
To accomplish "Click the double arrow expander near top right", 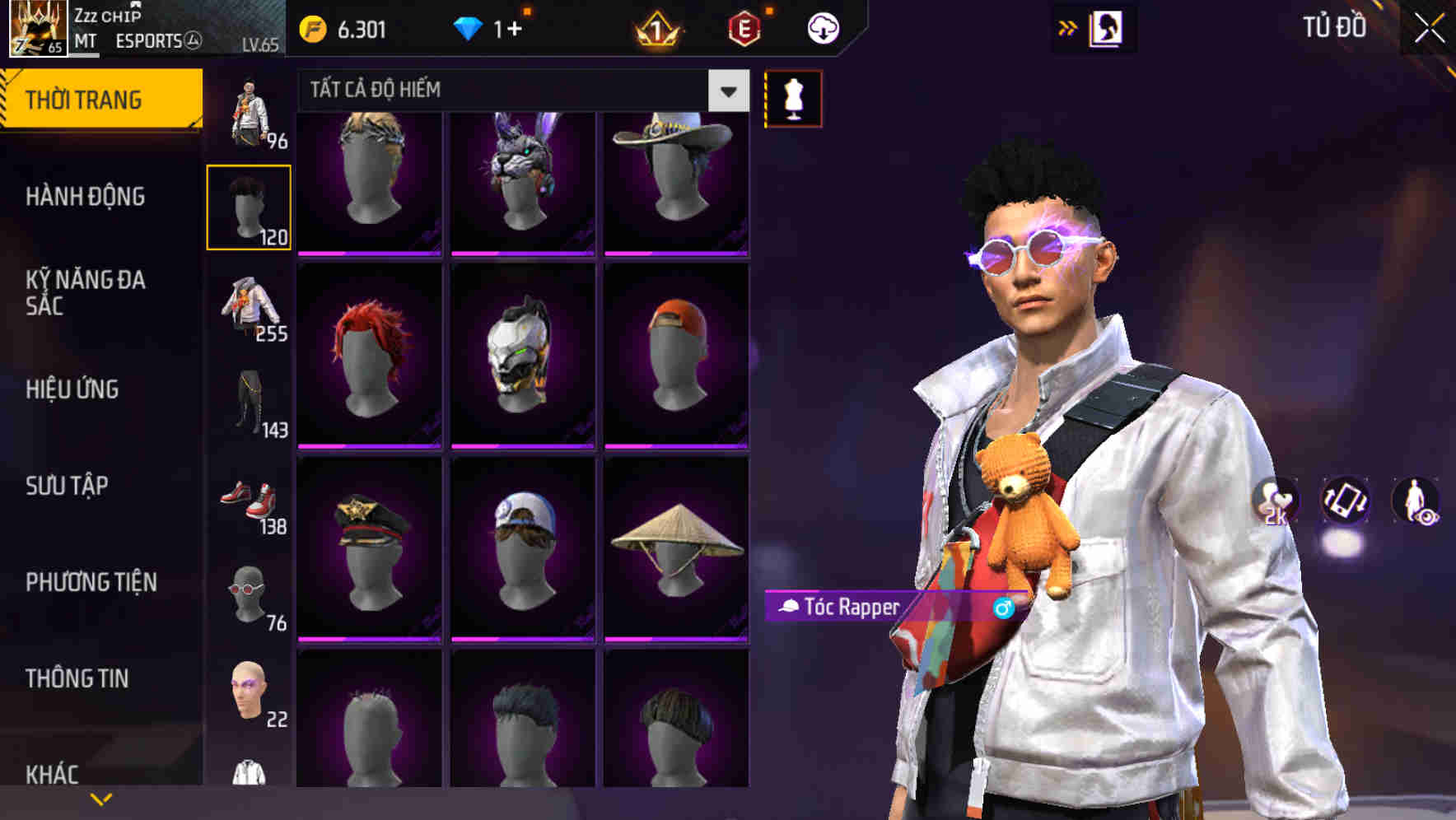I will coord(1068,26).
